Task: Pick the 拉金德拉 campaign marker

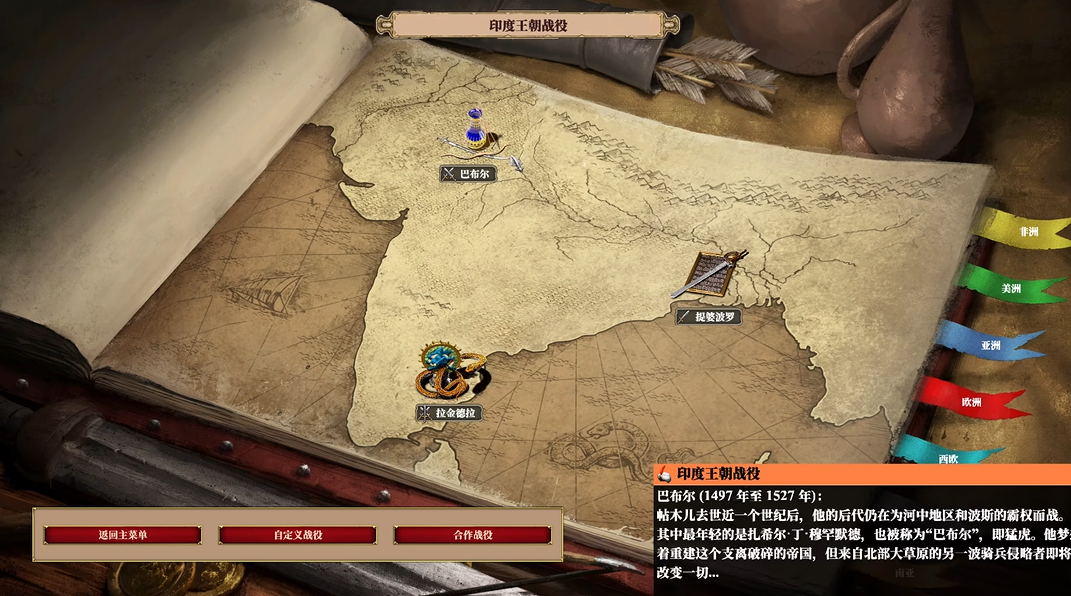Action: coord(448,412)
